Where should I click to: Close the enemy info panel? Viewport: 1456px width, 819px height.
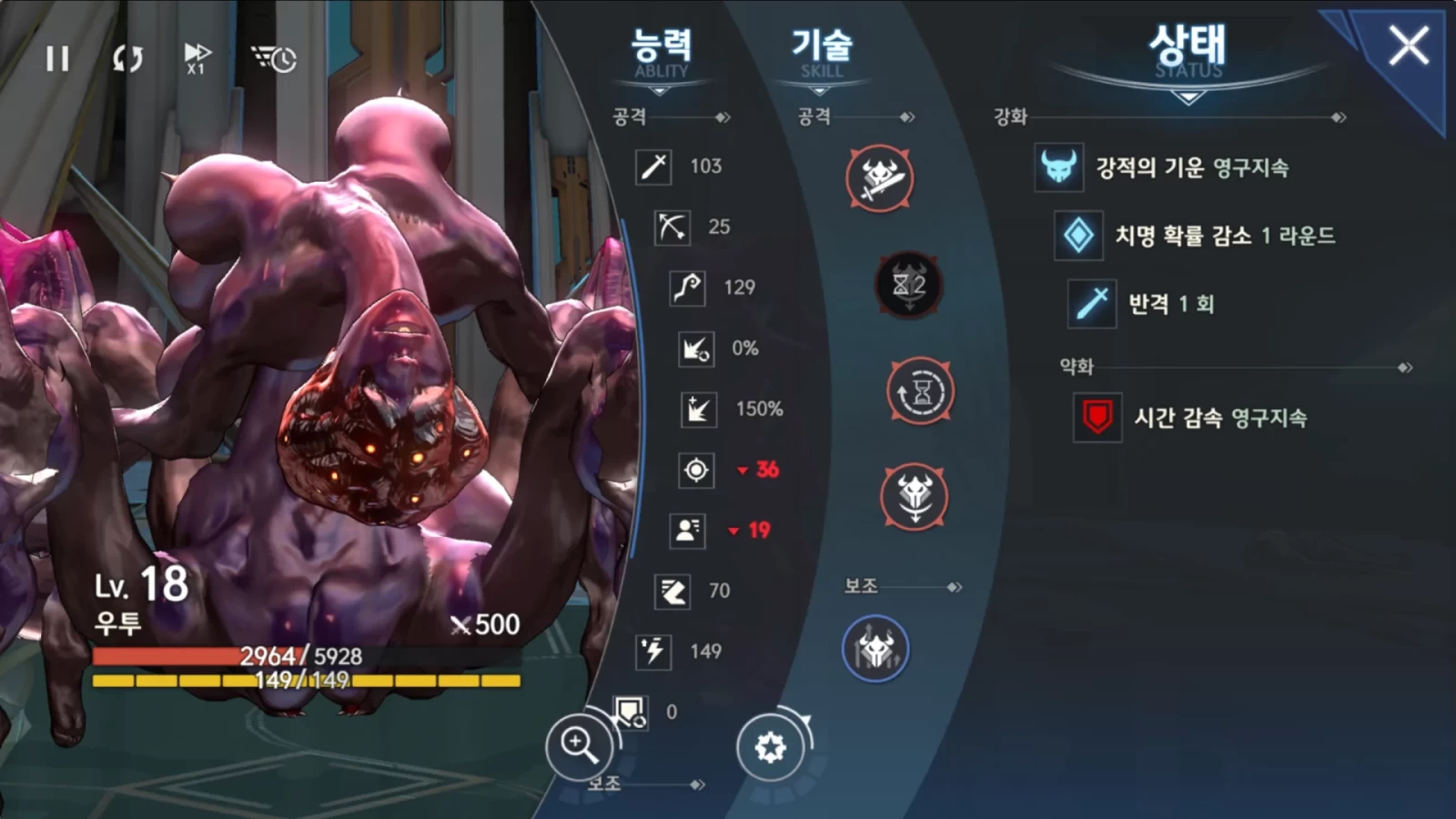1408,45
